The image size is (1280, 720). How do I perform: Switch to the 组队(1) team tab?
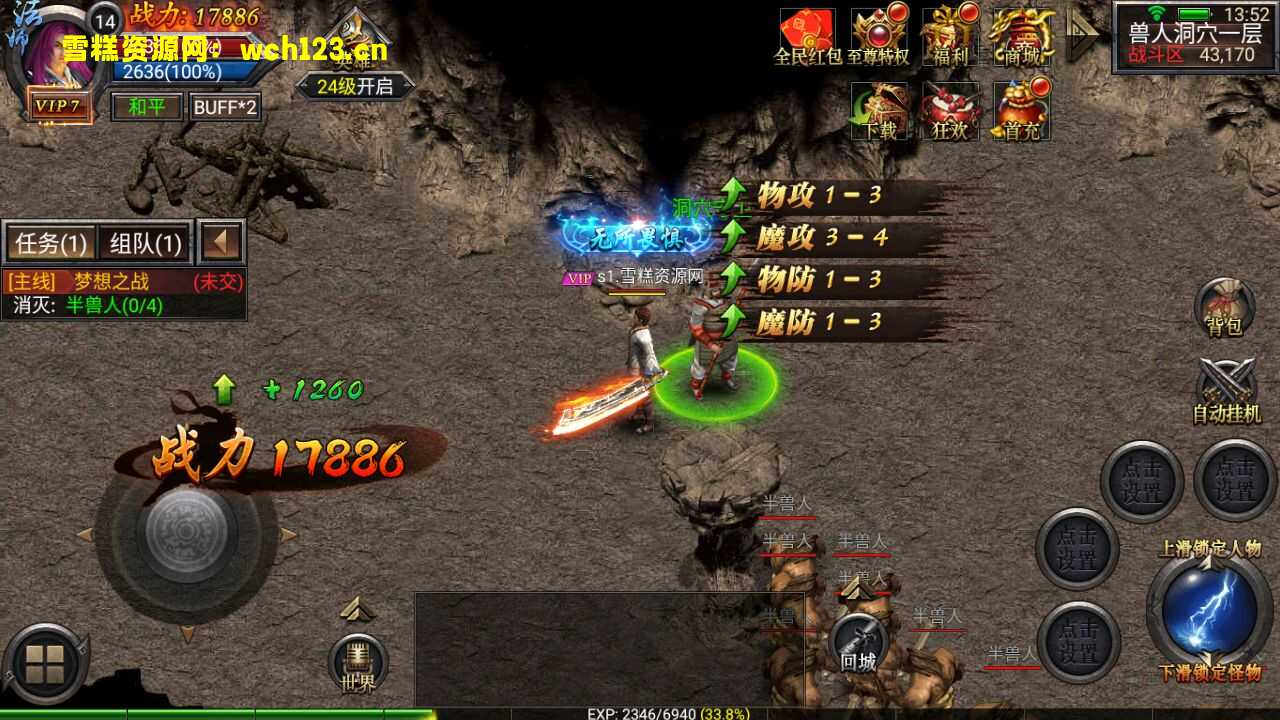(x=146, y=243)
